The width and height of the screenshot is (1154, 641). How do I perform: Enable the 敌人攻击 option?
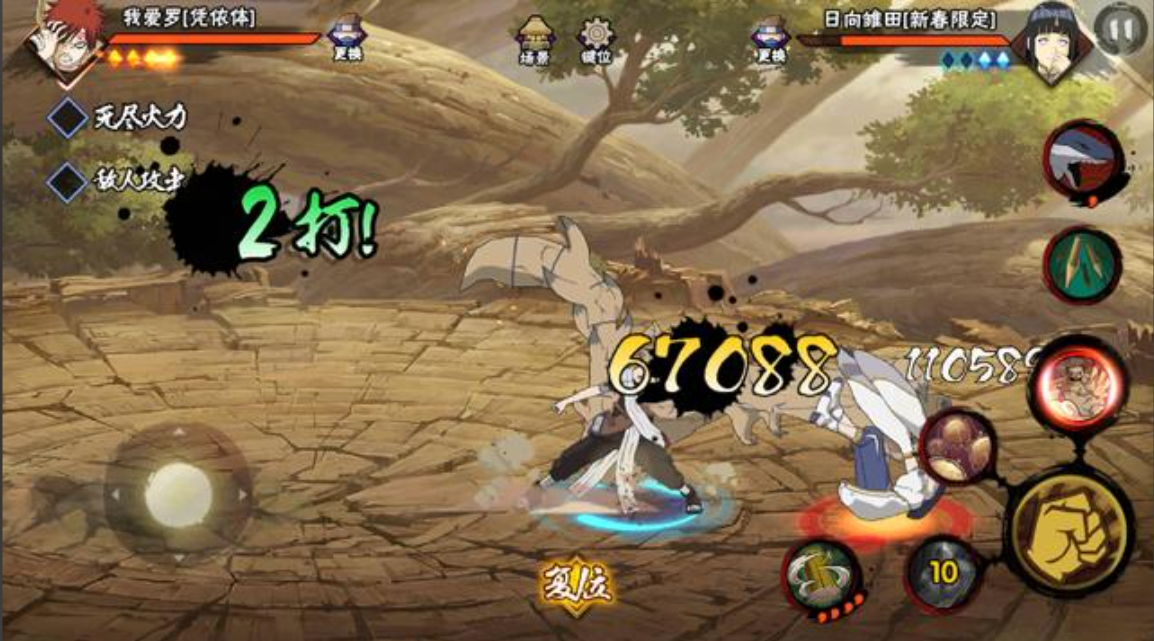pos(68,182)
